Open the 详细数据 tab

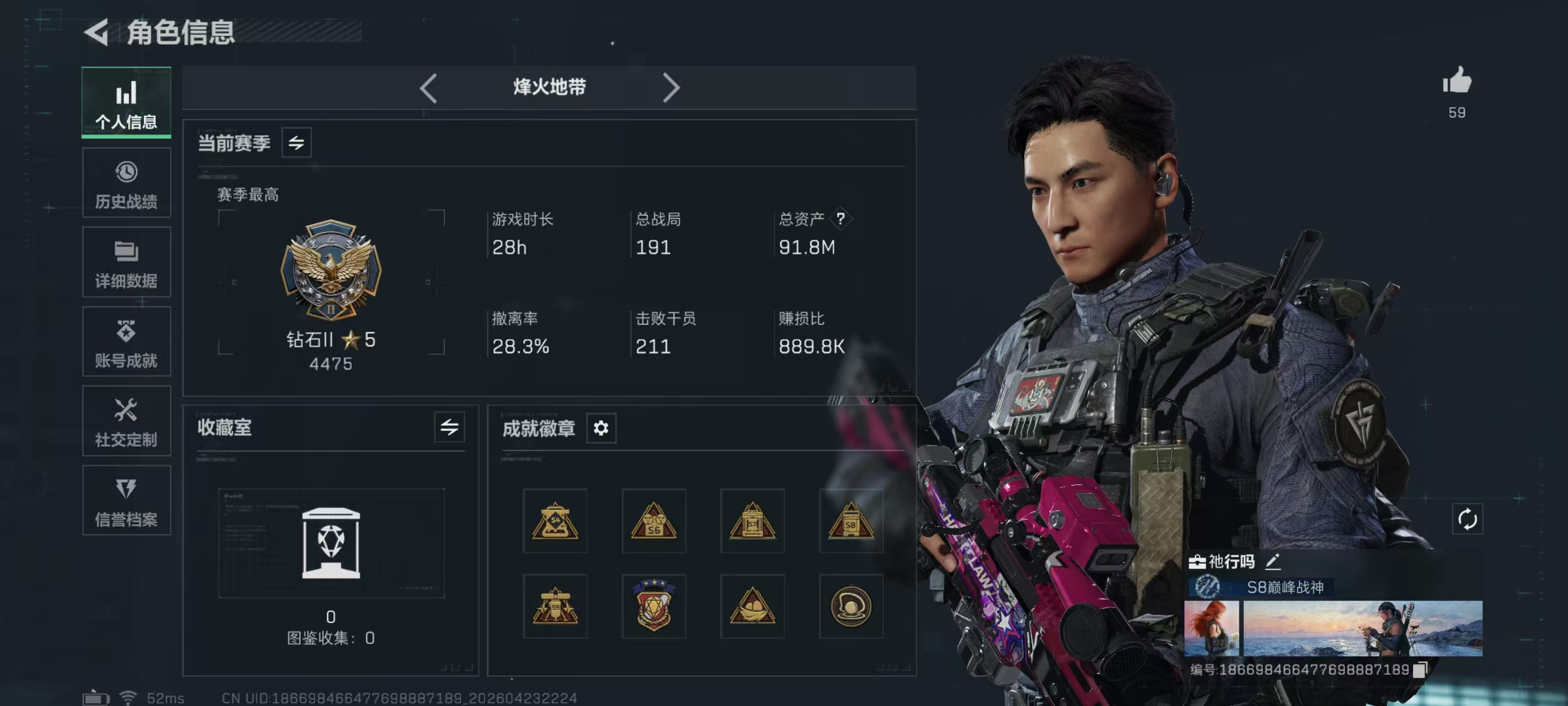point(126,263)
